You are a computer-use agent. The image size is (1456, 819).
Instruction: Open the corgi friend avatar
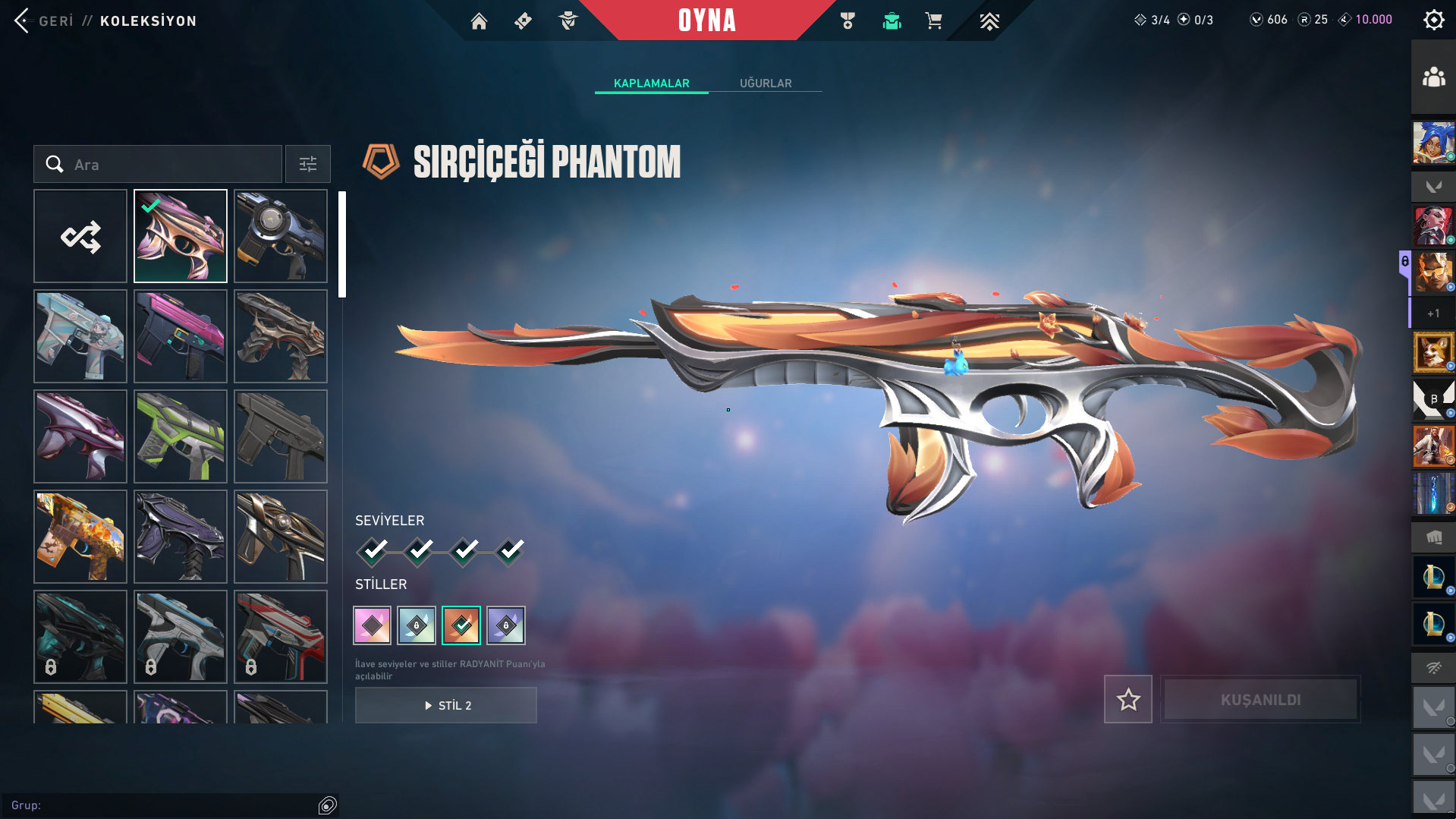tap(1433, 351)
